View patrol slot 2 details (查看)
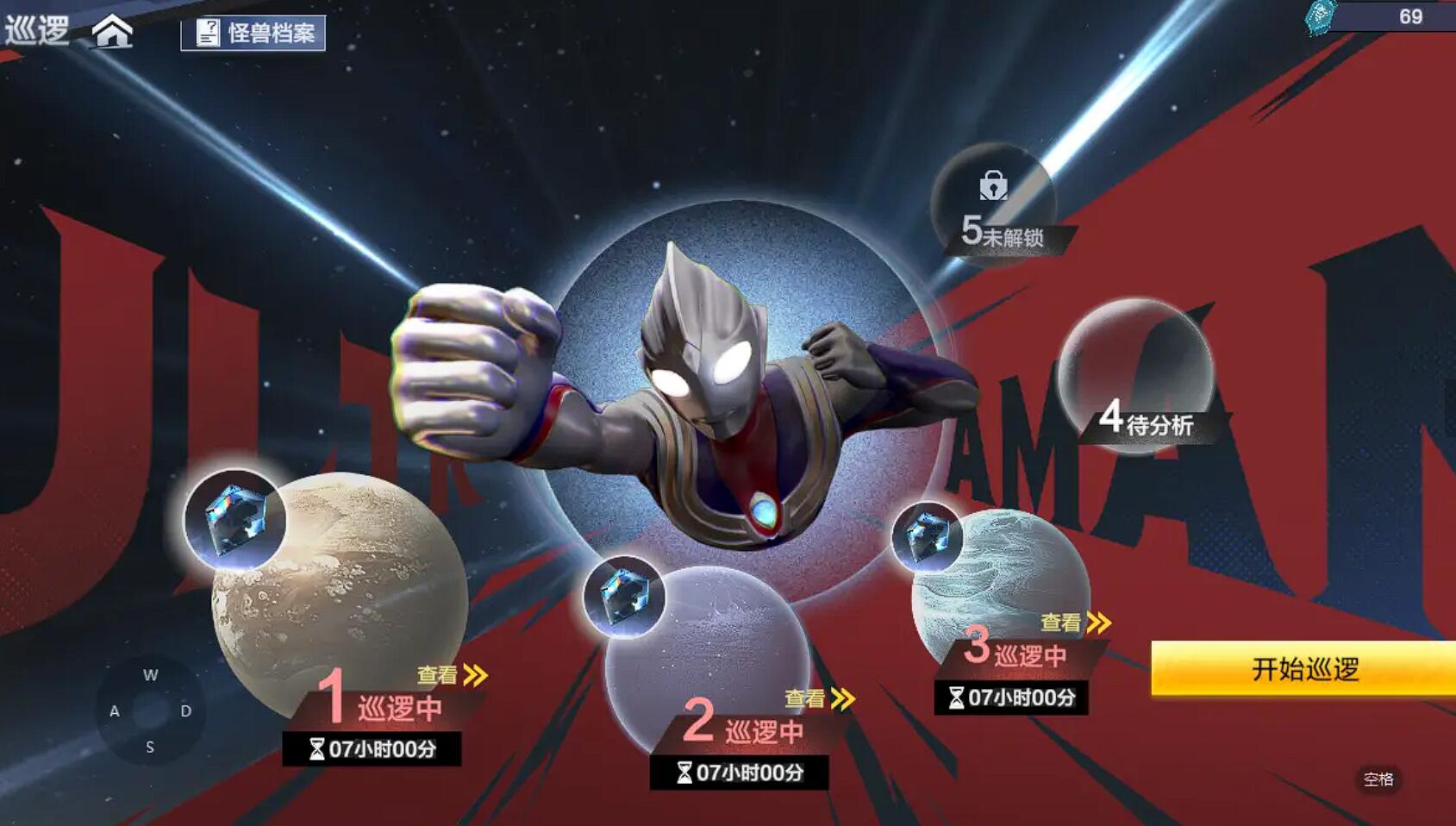 (820, 698)
